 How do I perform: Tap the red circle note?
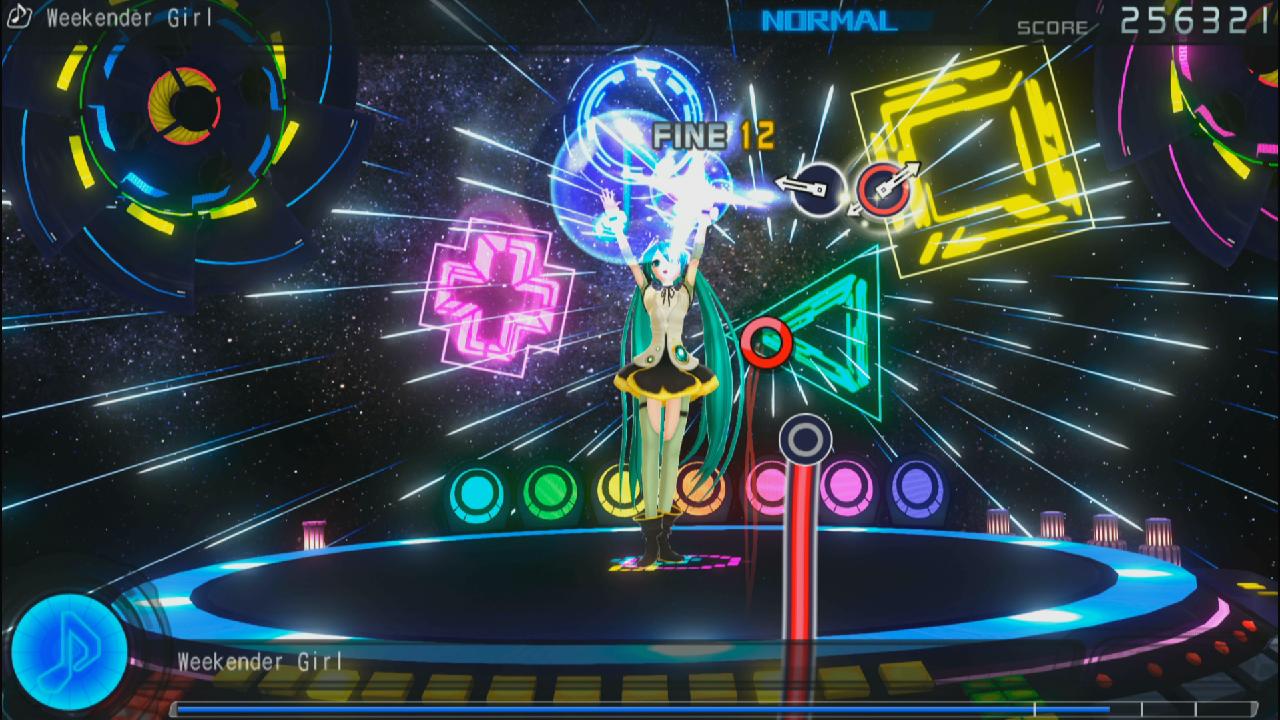[x=767, y=344]
